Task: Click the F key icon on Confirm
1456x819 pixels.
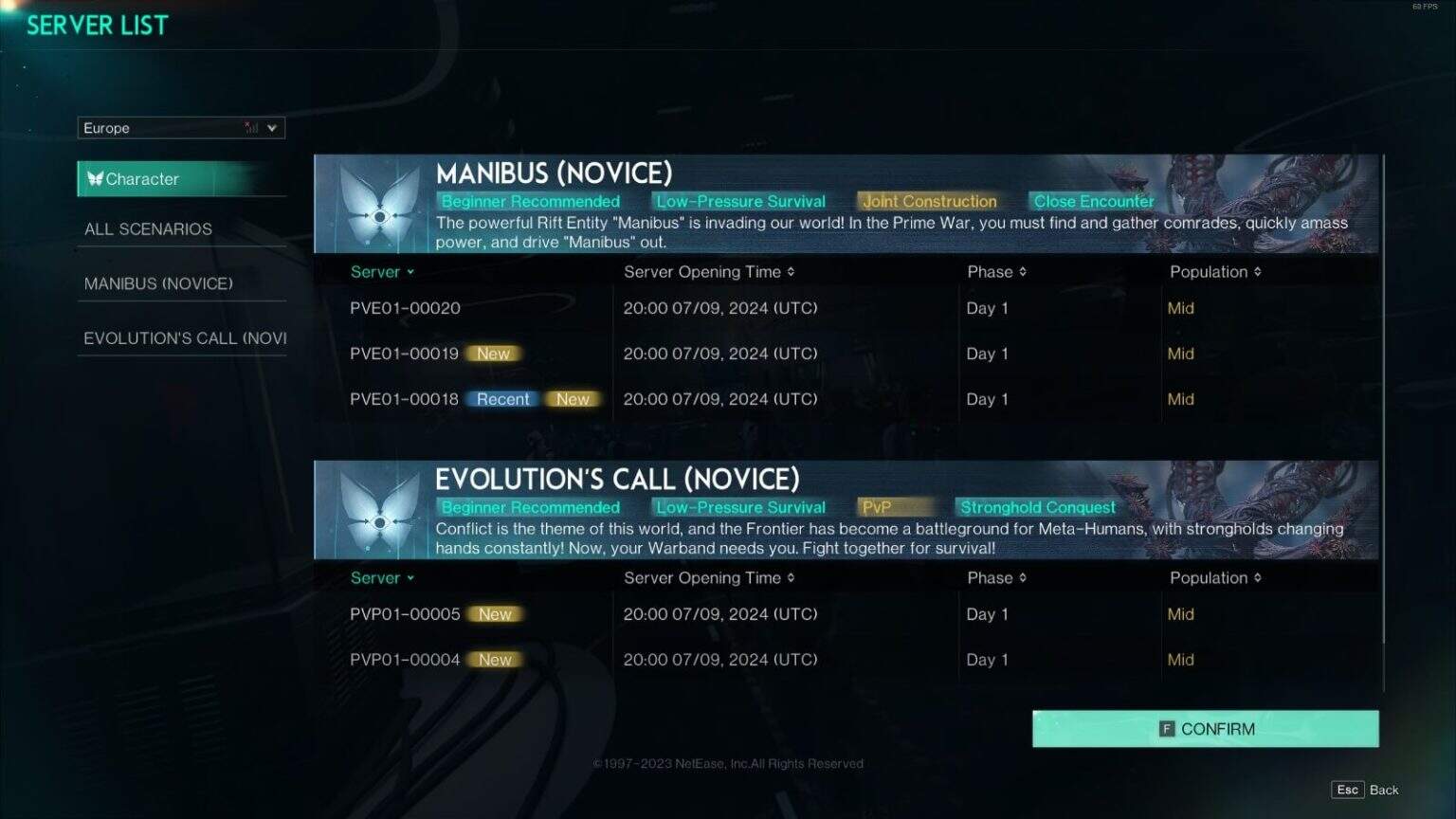Action: click(x=1166, y=728)
